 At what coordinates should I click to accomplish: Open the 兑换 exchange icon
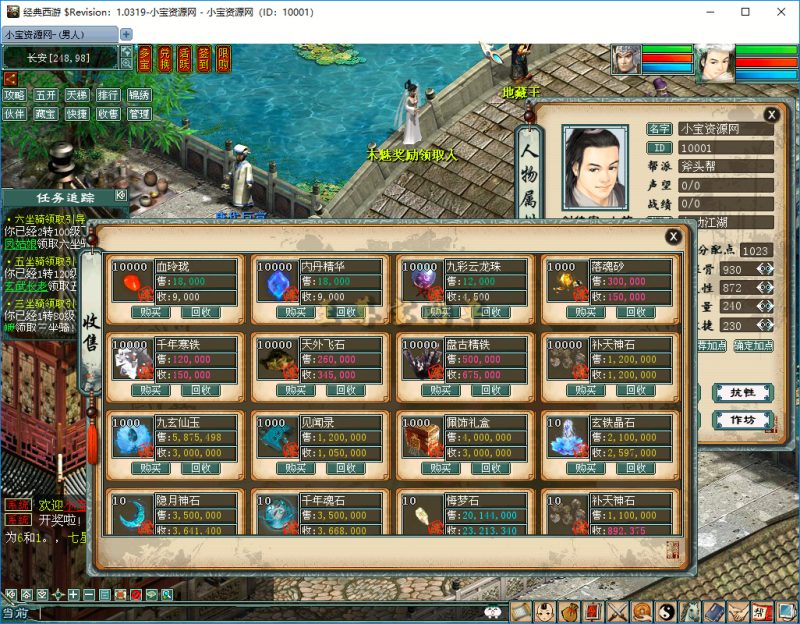[x=165, y=59]
